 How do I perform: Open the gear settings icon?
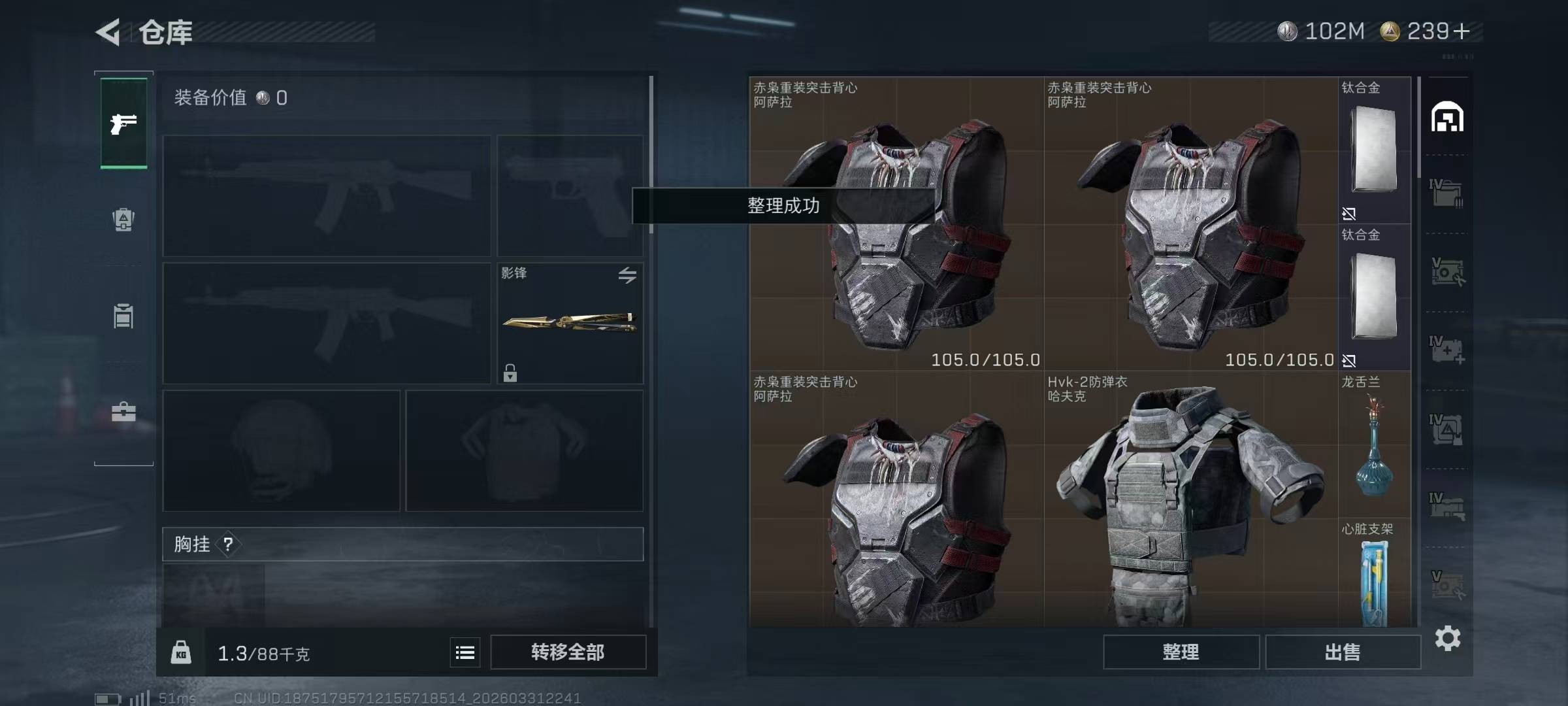1447,638
